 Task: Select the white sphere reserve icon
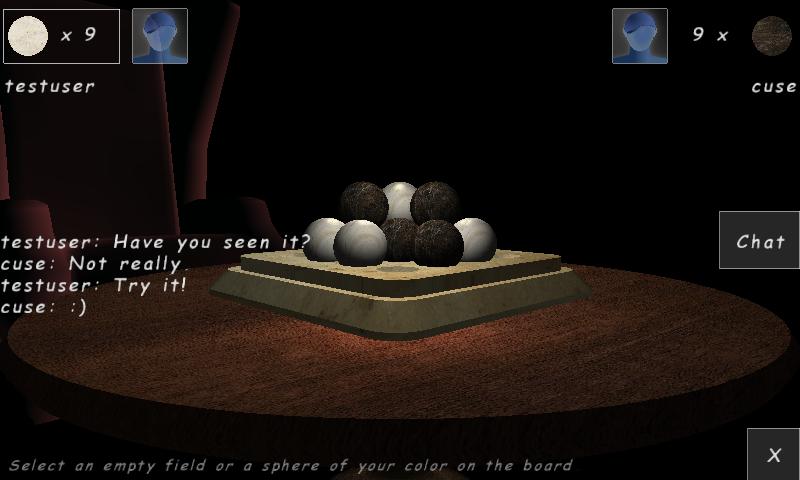point(28,36)
